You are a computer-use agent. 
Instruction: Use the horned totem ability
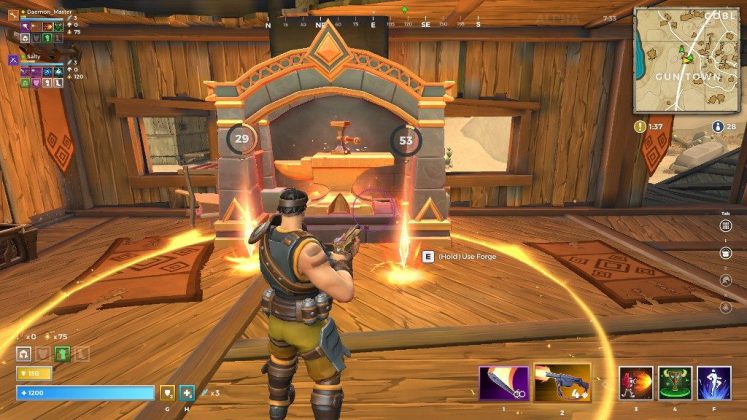(x=675, y=383)
